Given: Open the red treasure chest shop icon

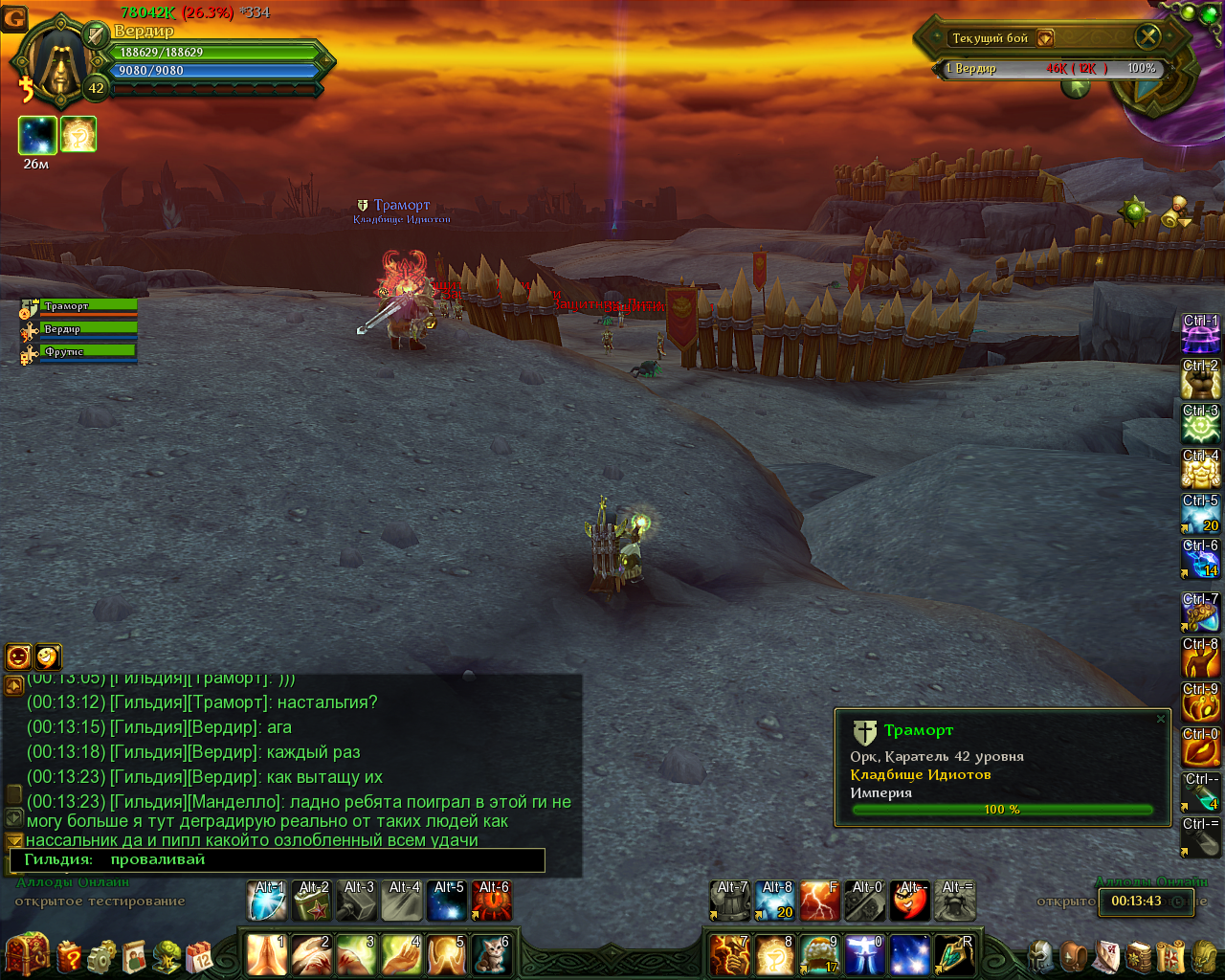Looking at the screenshot, I should coord(26,953).
